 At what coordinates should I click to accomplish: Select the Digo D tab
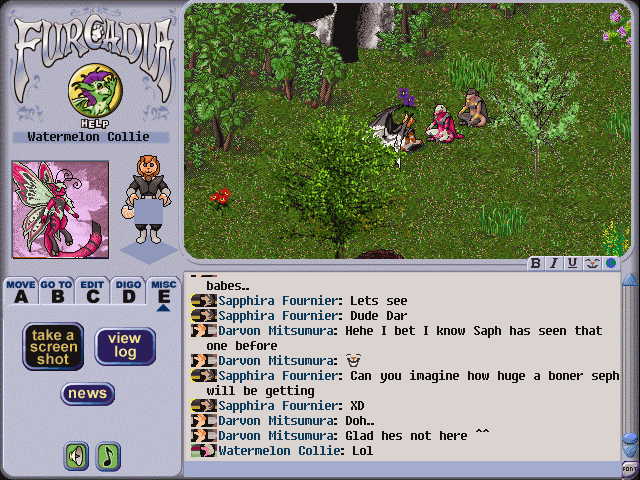click(x=128, y=290)
